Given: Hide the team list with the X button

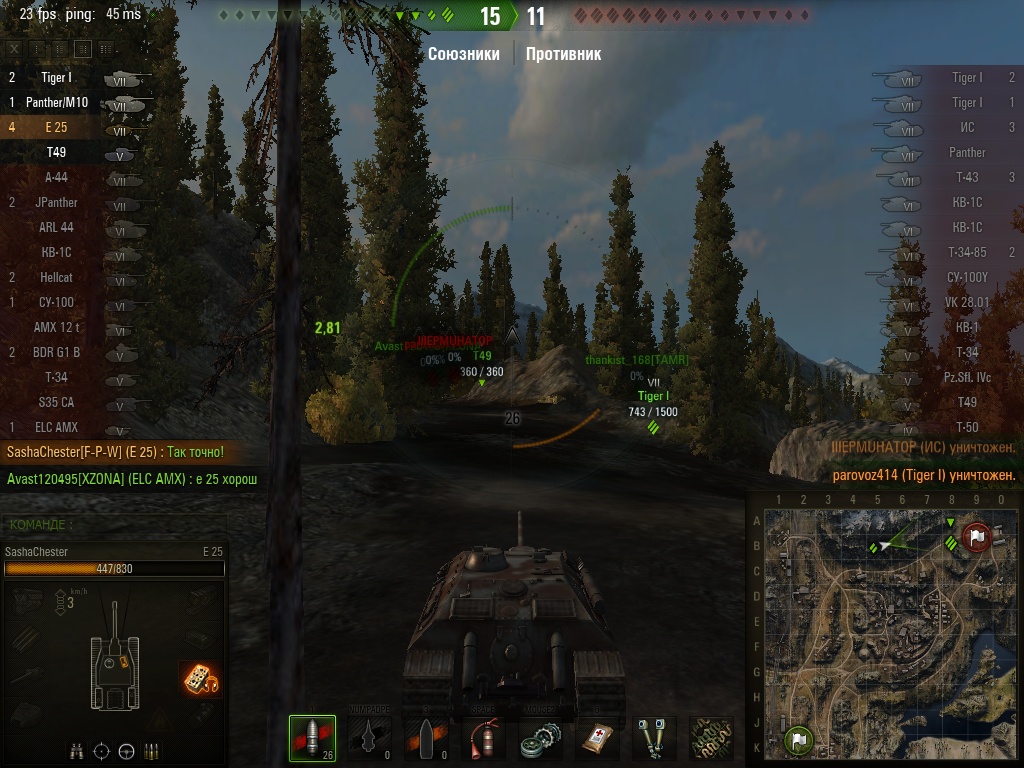Looking at the screenshot, I should 14,48.
